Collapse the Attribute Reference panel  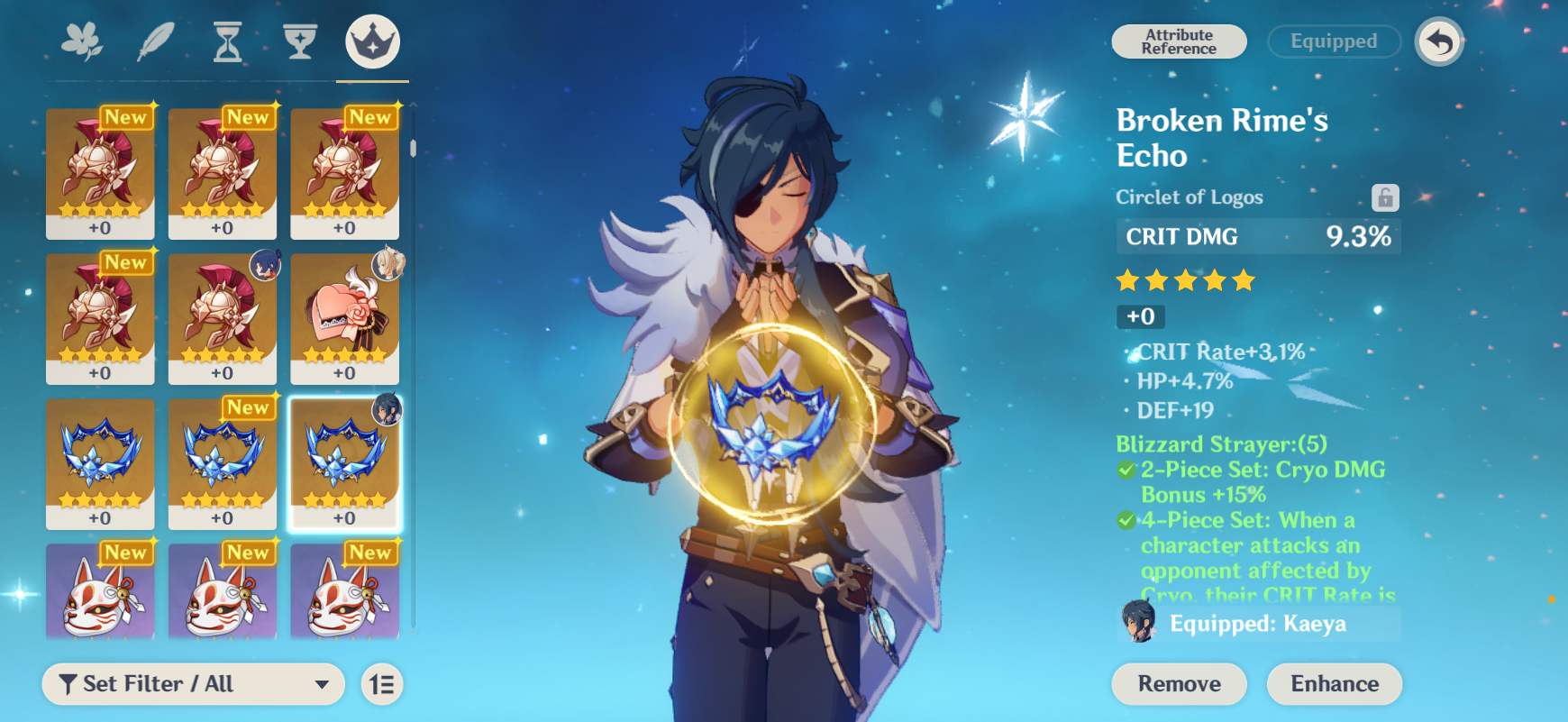(1178, 41)
